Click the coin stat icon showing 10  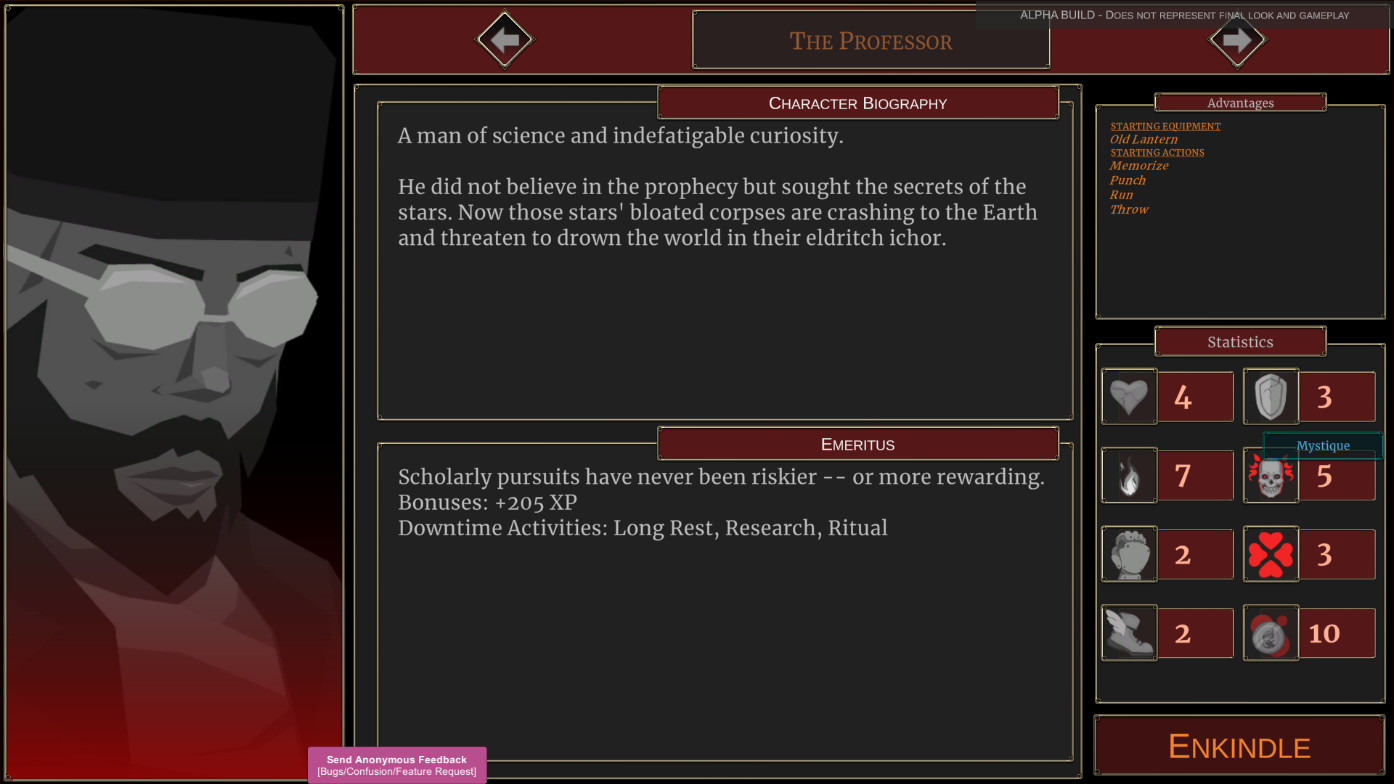coord(1270,632)
